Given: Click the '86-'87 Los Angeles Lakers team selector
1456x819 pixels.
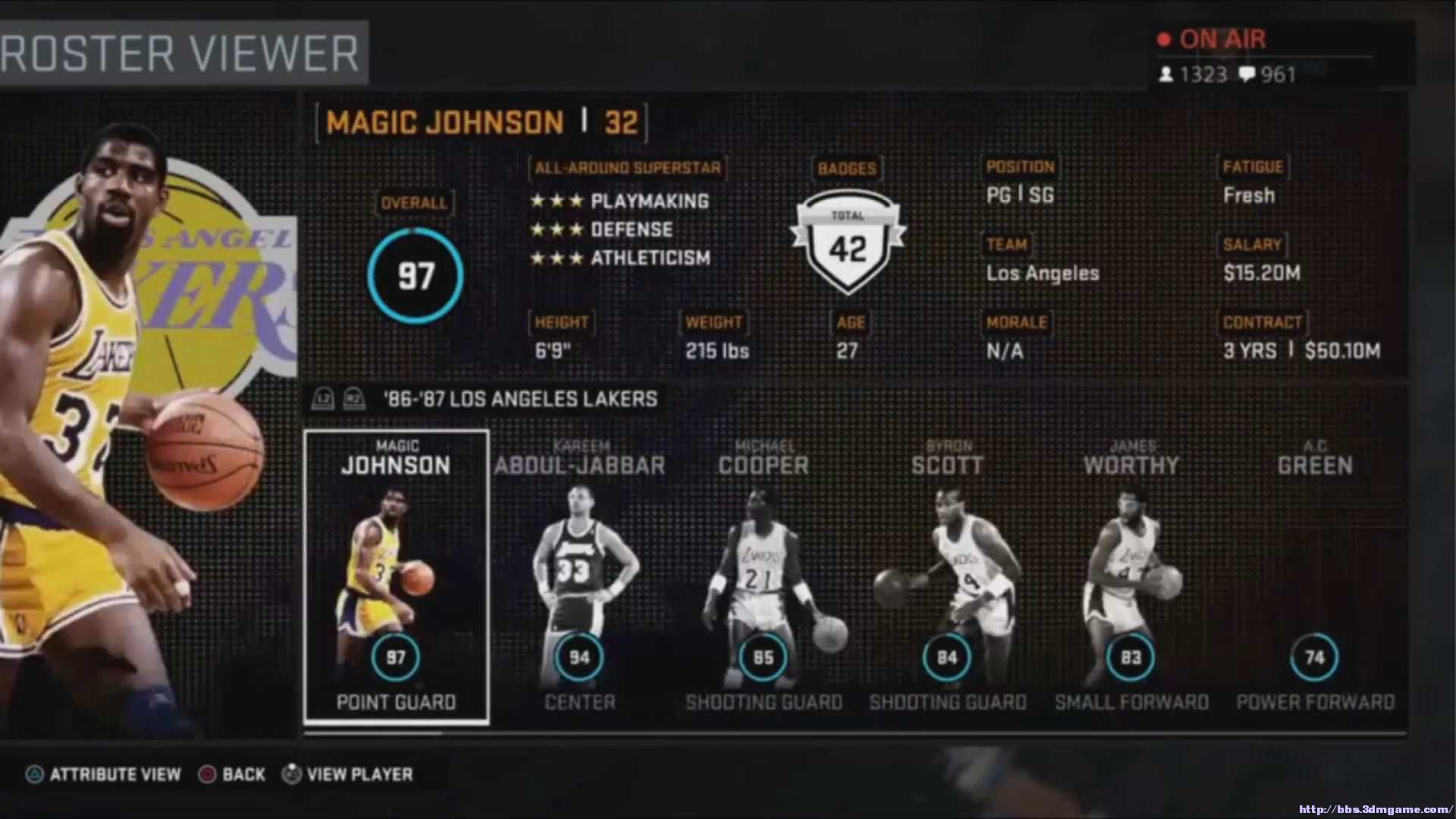Looking at the screenshot, I should 520,399.
